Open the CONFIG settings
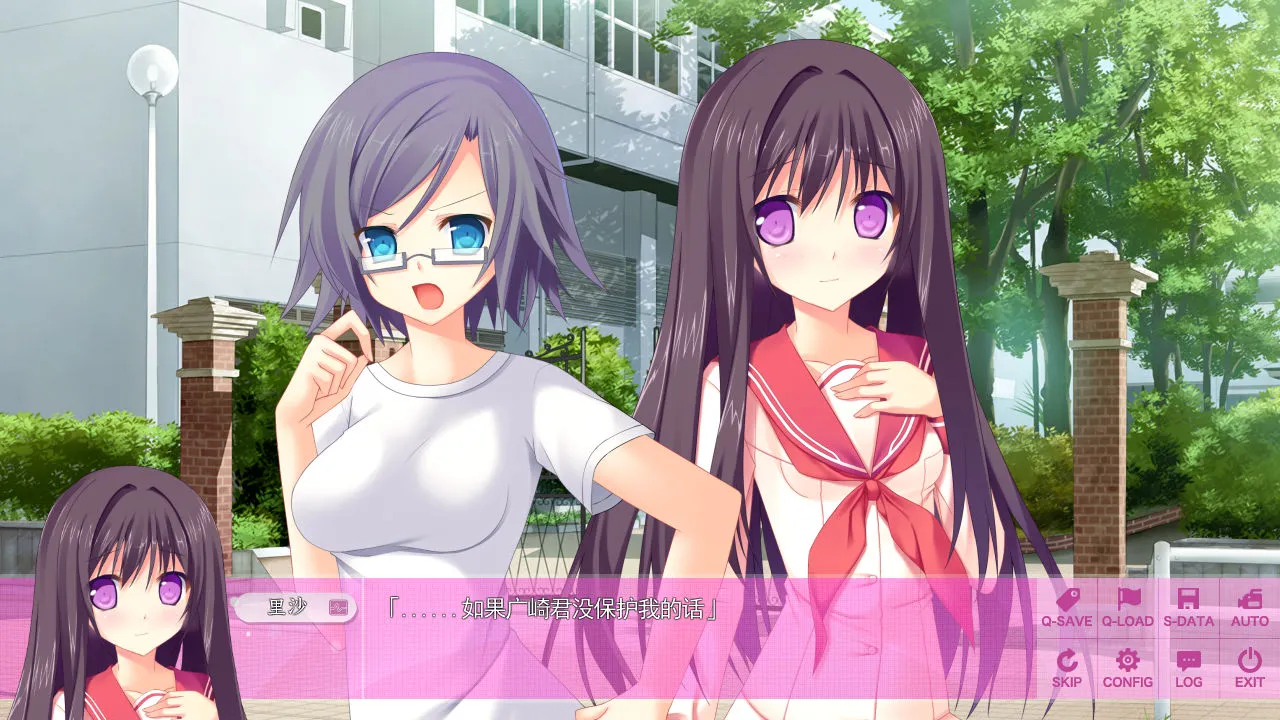The width and height of the screenshot is (1280, 720). 1127,668
